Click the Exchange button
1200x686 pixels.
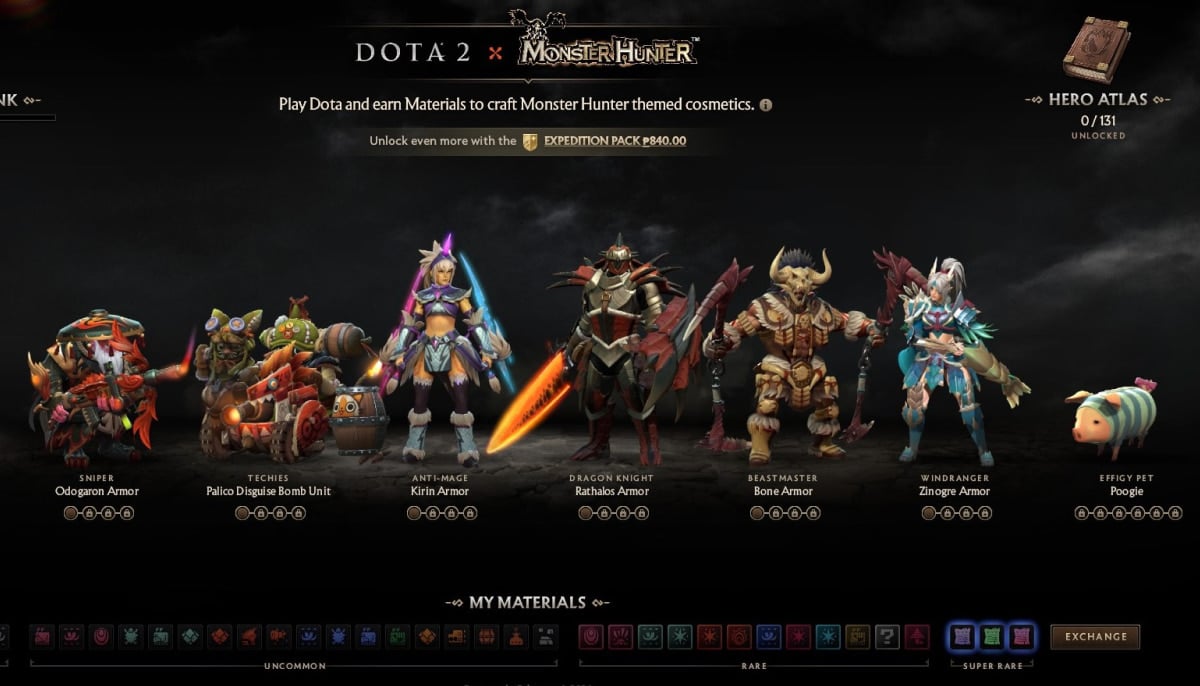click(1095, 636)
